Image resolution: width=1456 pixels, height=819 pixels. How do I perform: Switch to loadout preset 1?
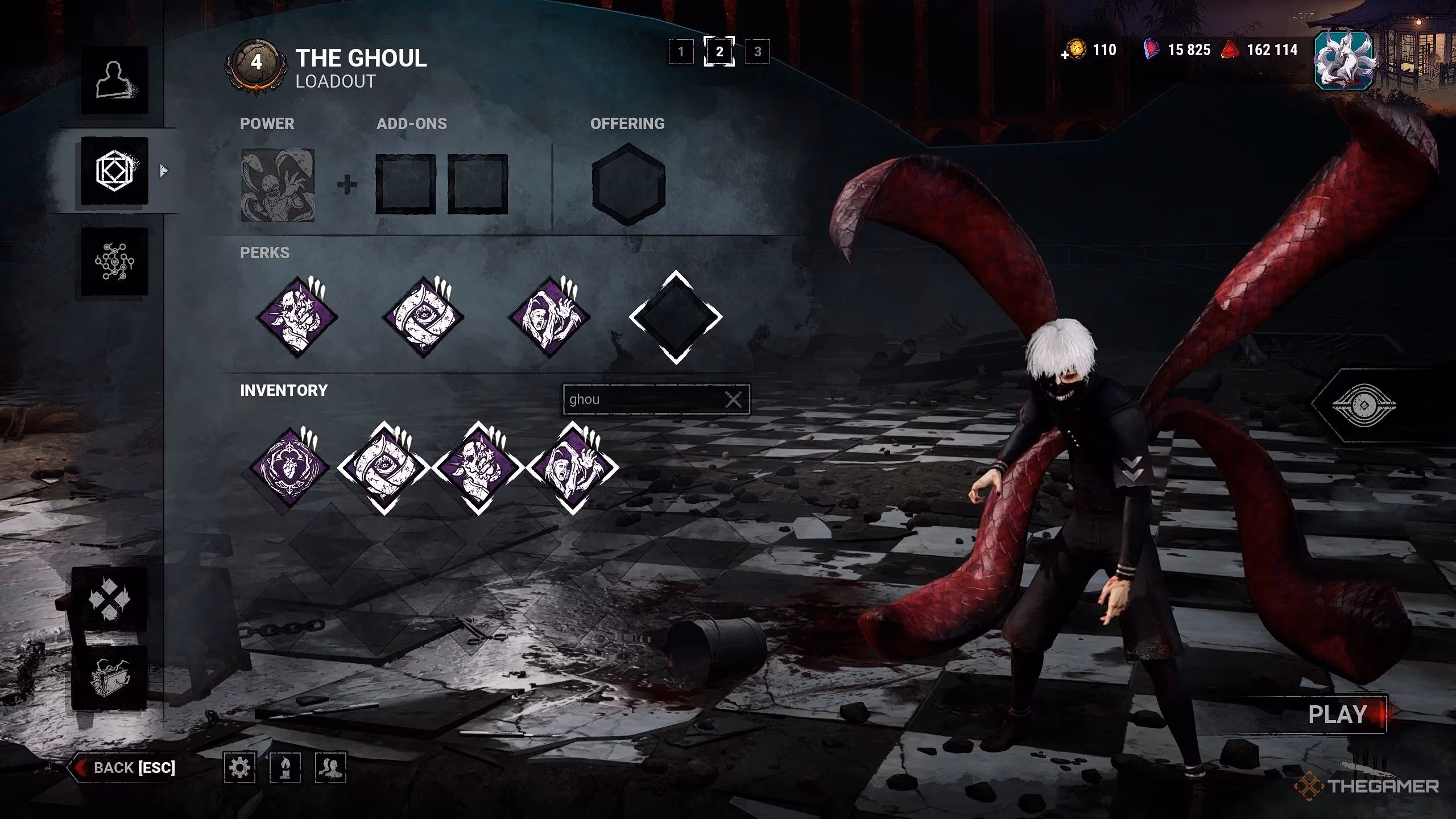coord(682,51)
